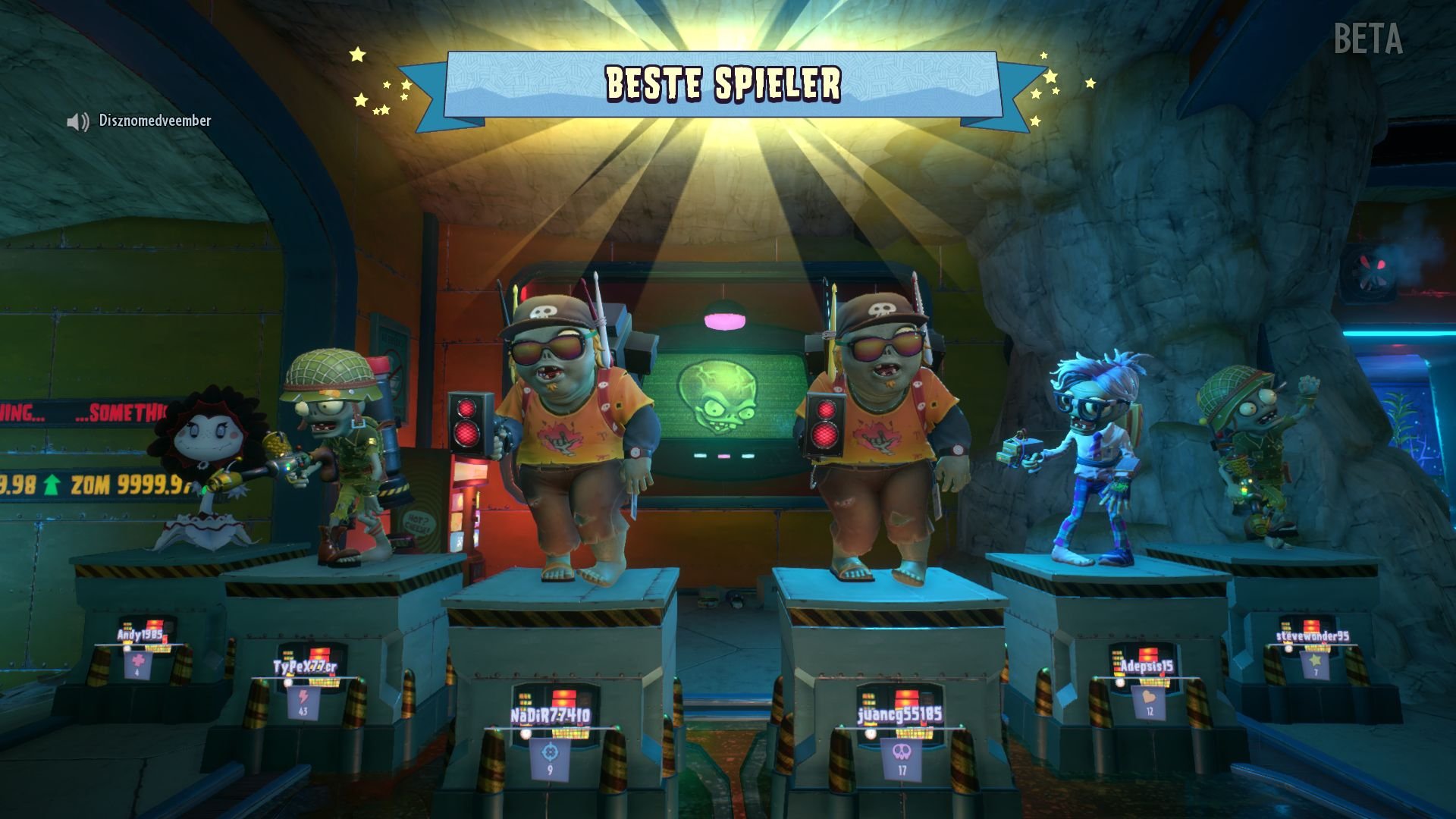
Task: Select the crosshair badge under NaDiR77410
Action: (549, 752)
